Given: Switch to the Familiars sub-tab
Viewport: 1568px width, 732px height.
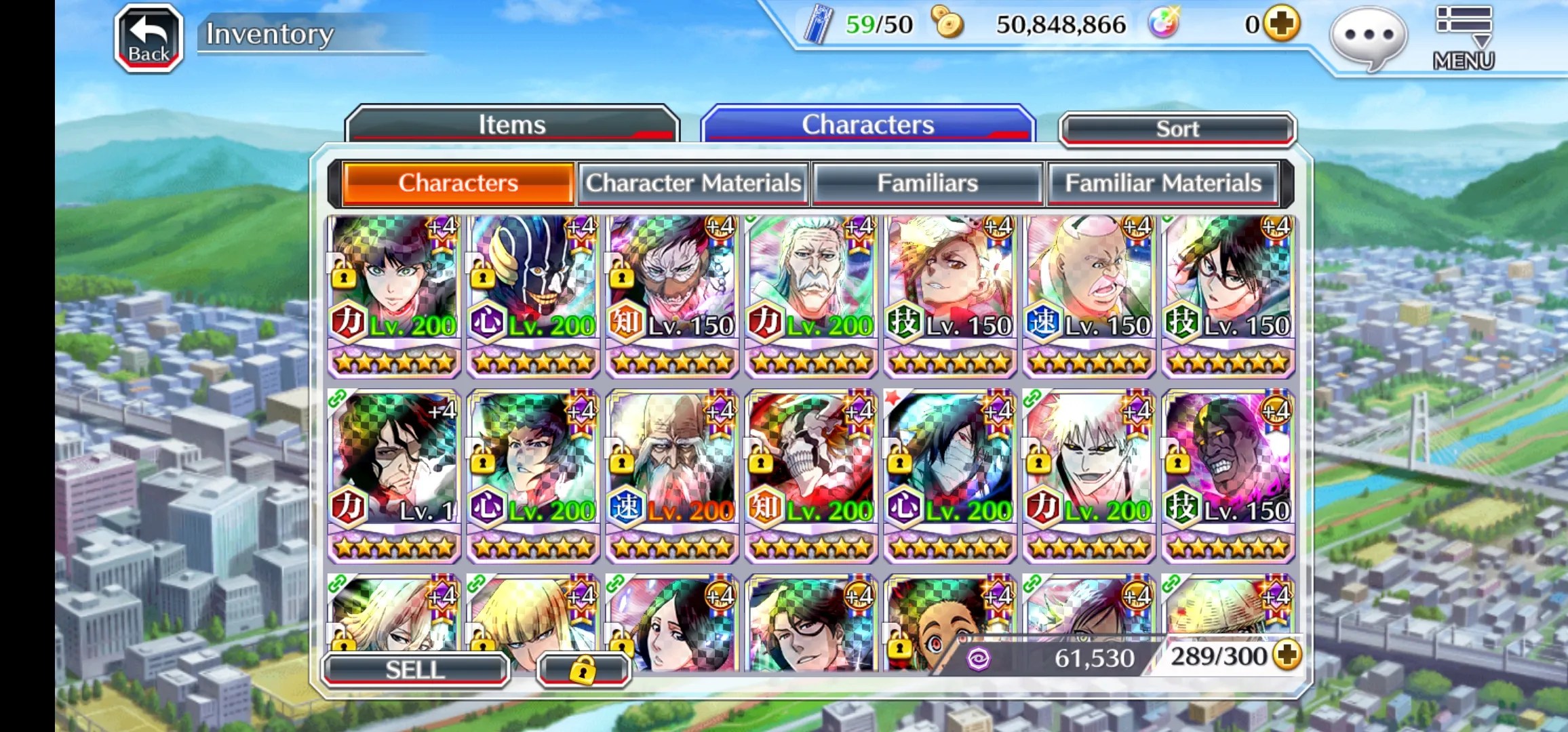Looking at the screenshot, I should coord(927,183).
